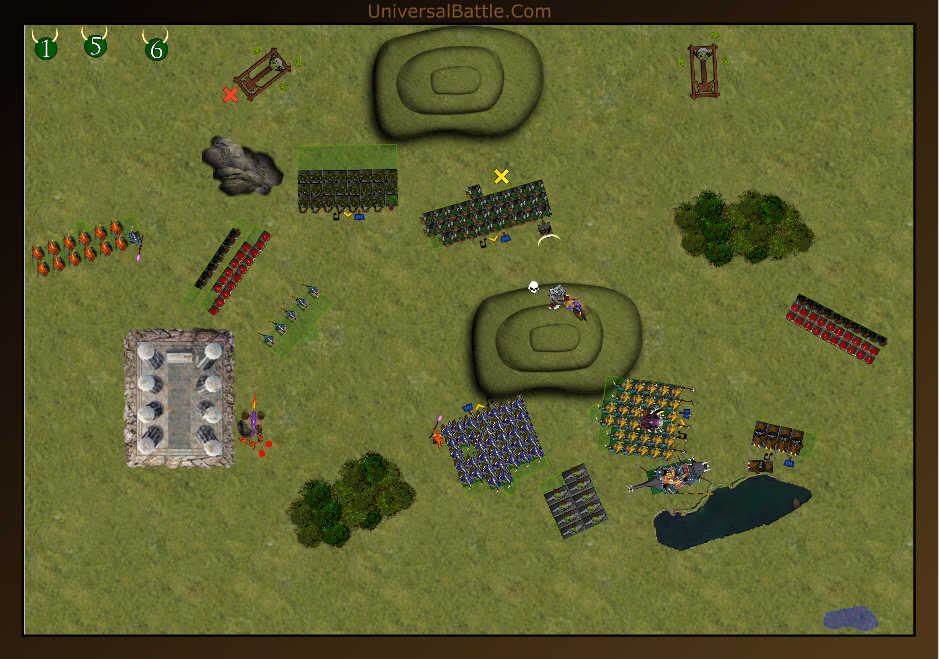This screenshot has height=659, width=939.
Task: Select the green horned counter numbered 1
Action: point(45,47)
